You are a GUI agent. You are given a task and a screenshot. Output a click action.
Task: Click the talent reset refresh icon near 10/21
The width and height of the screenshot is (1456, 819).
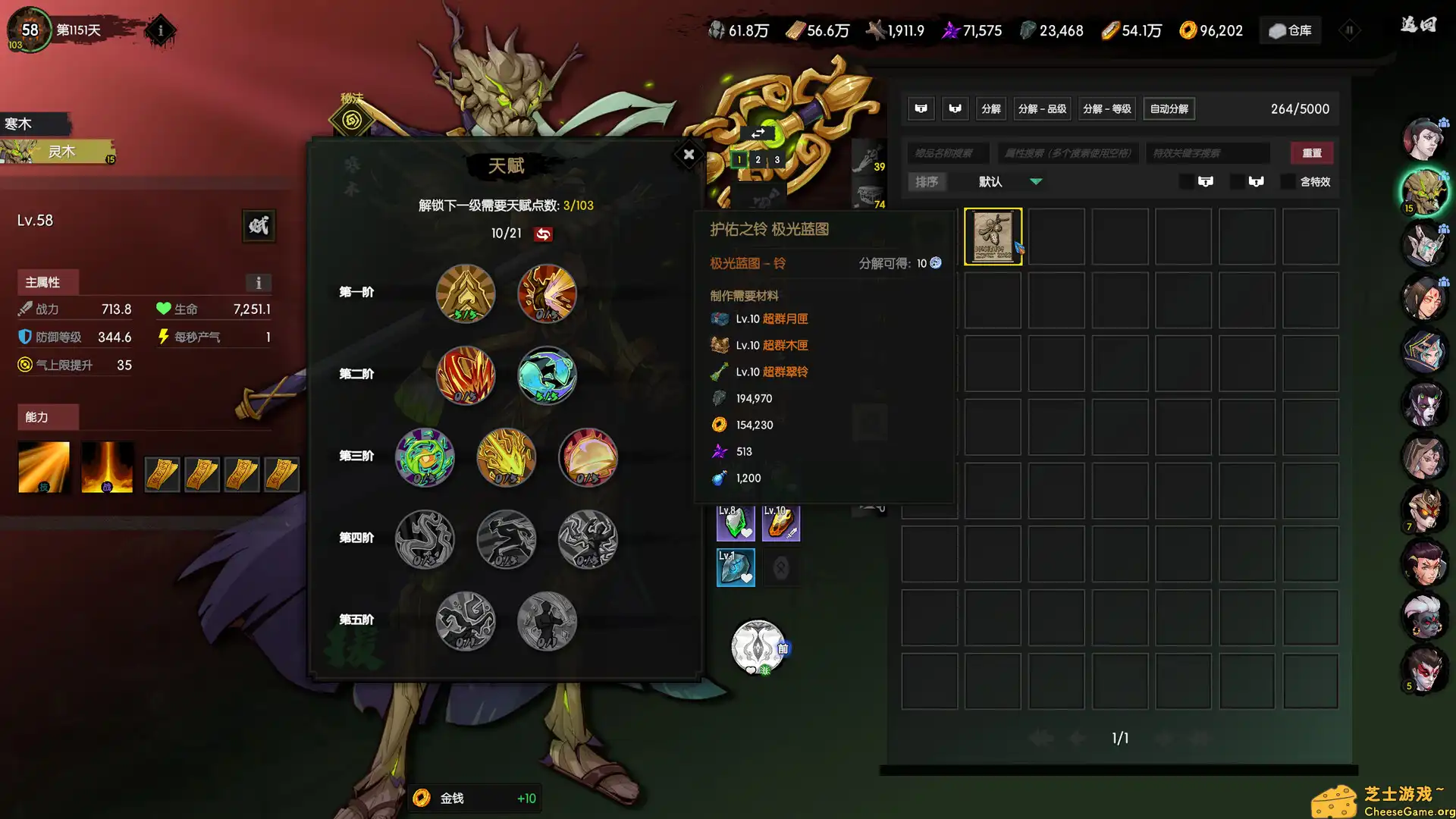(544, 234)
